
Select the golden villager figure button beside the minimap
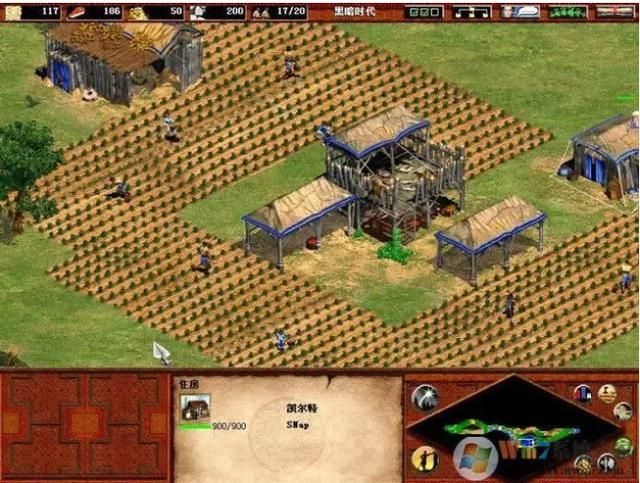[x=425, y=459]
